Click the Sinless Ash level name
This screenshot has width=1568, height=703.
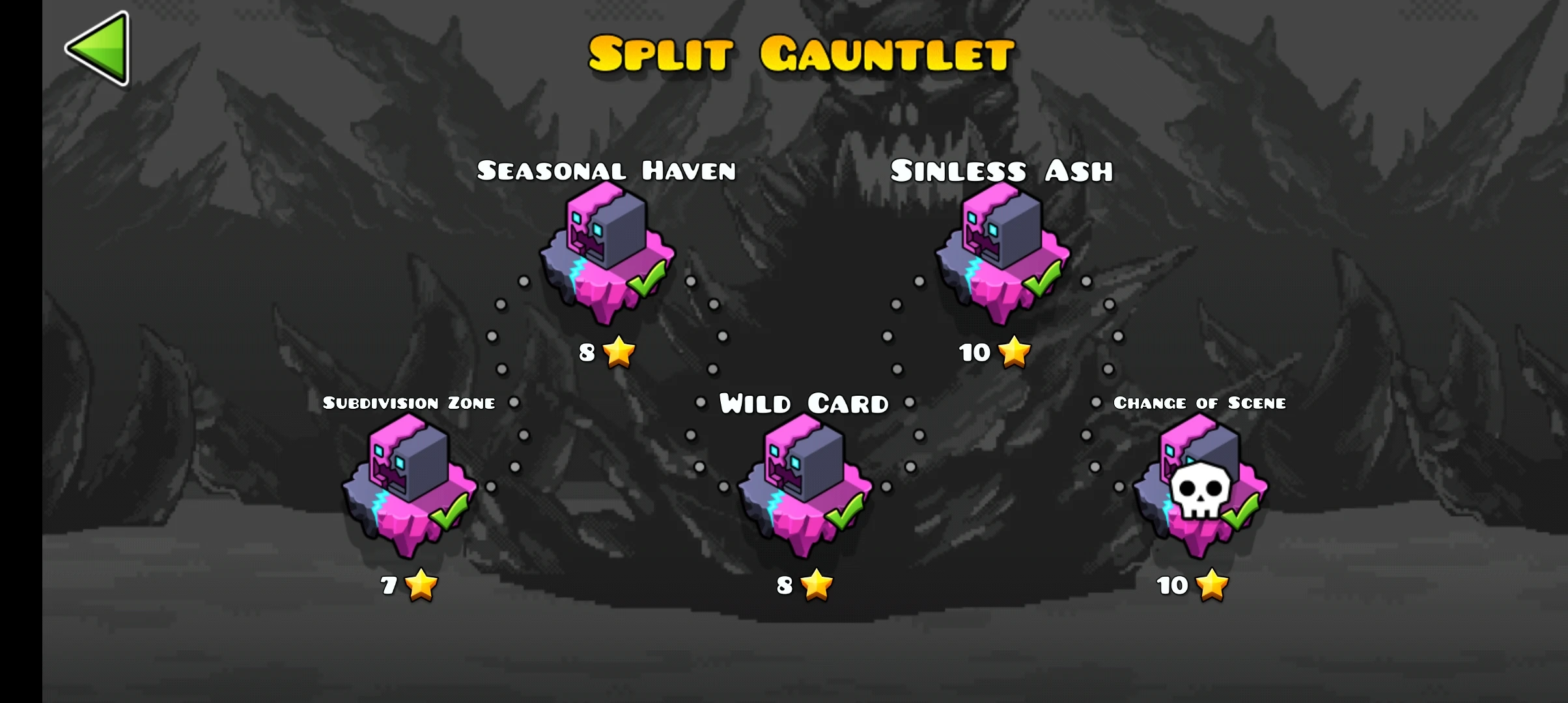(x=1003, y=171)
